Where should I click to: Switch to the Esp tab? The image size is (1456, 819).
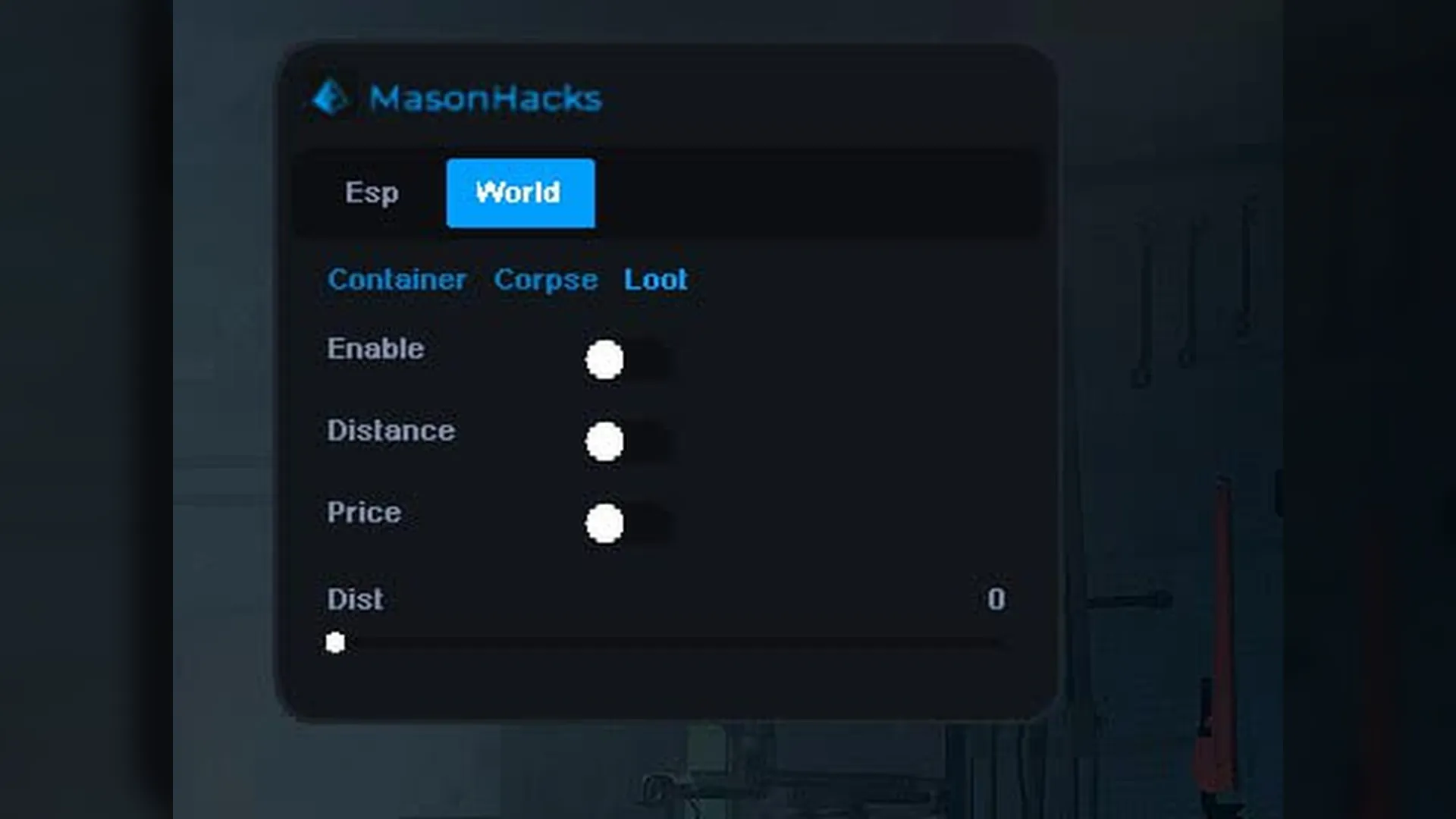pos(372,193)
